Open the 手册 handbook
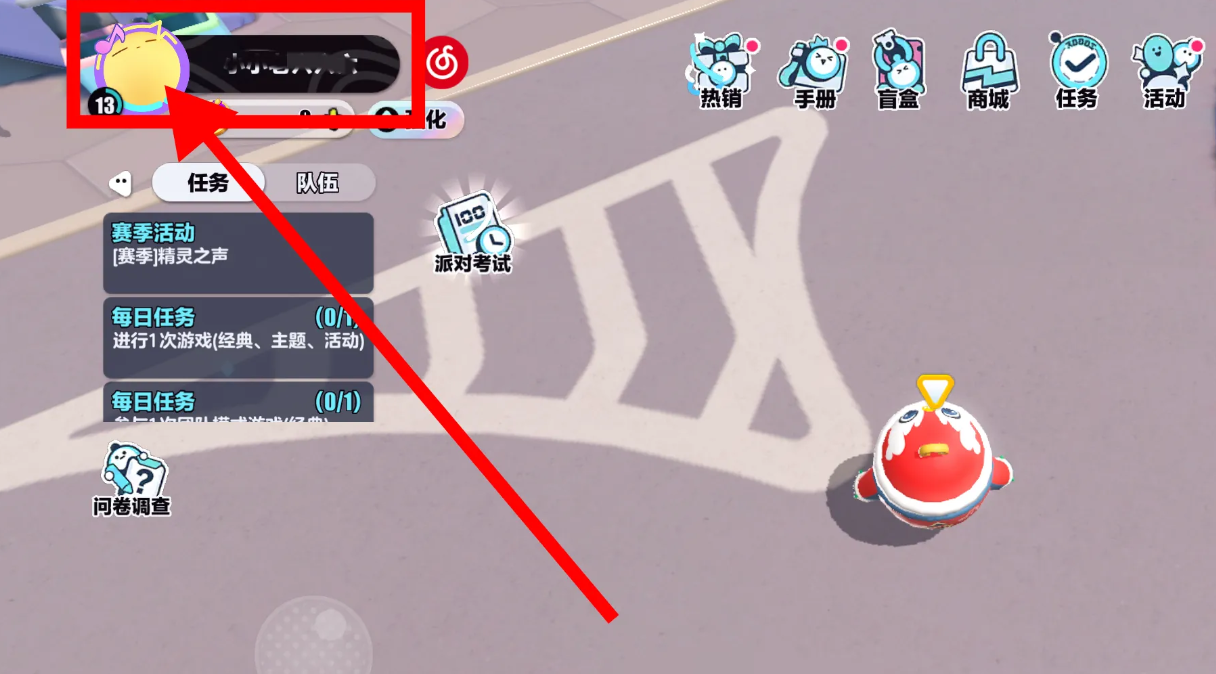Image resolution: width=1216 pixels, height=674 pixels. [811, 70]
